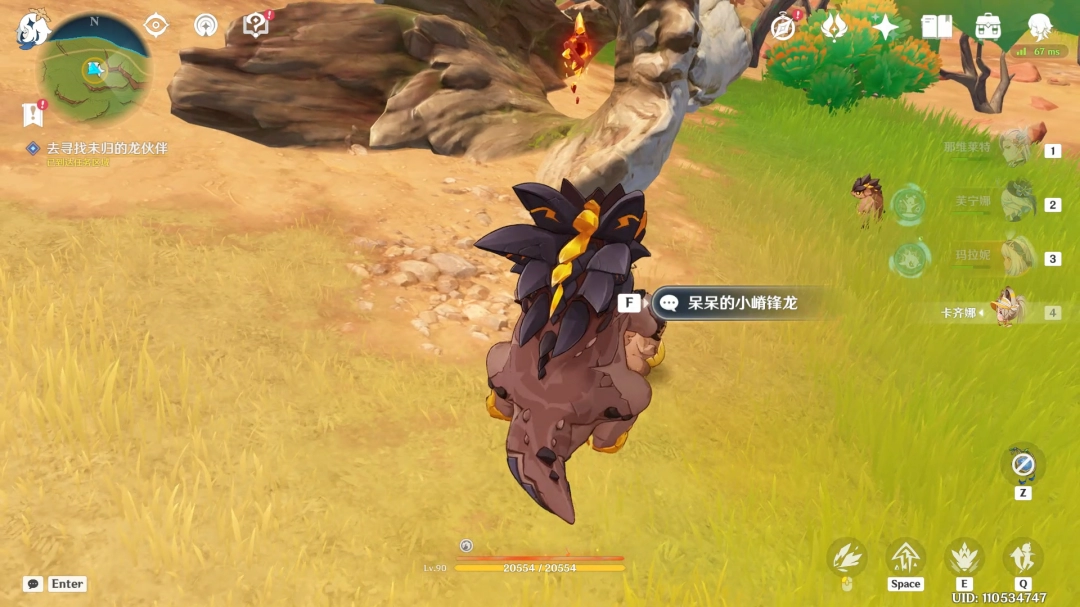Select the tracked quest 去寻找未归的龙伙伴
The width and height of the screenshot is (1080, 607).
click(106, 148)
